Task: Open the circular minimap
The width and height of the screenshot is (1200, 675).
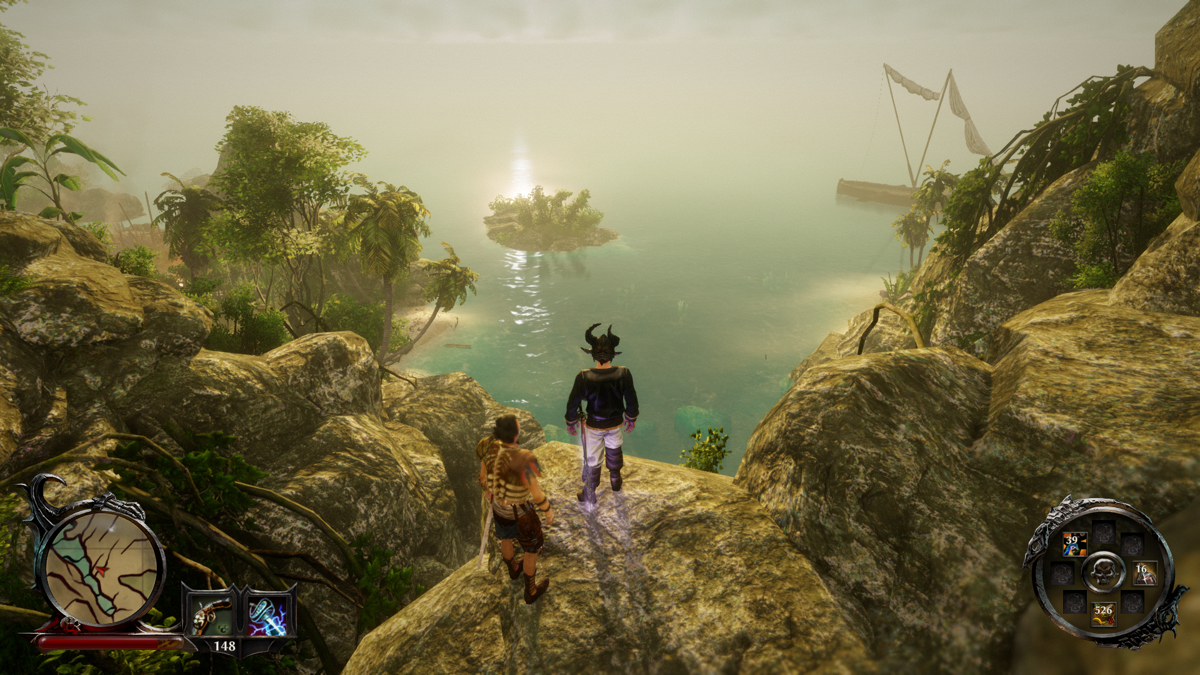Action: pyautogui.click(x=100, y=563)
